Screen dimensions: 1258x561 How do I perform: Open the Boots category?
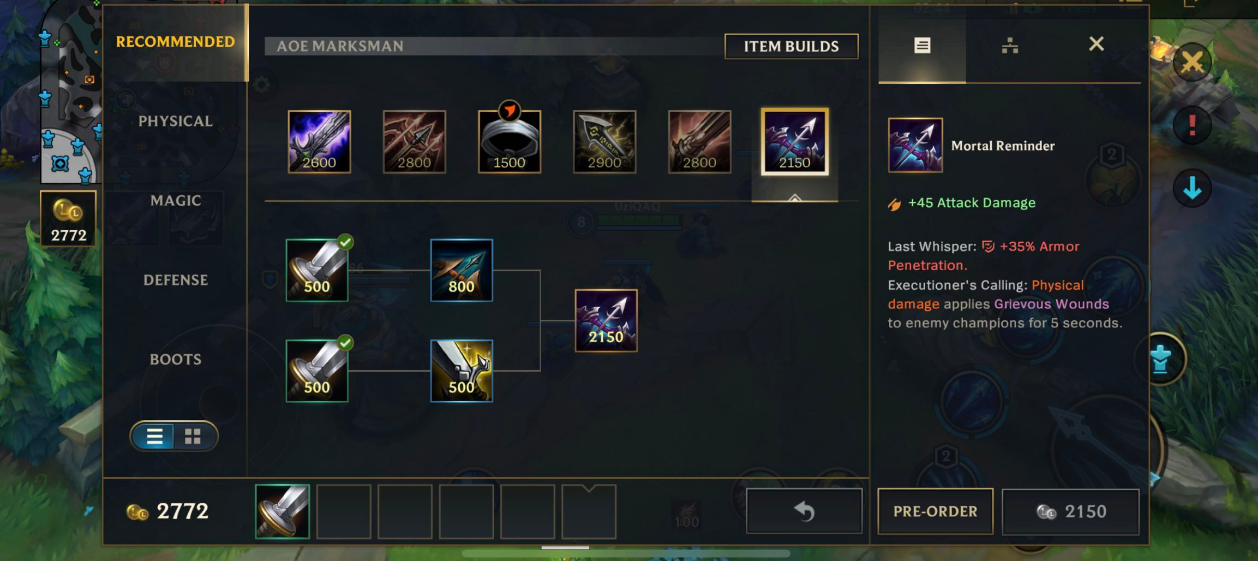point(175,359)
